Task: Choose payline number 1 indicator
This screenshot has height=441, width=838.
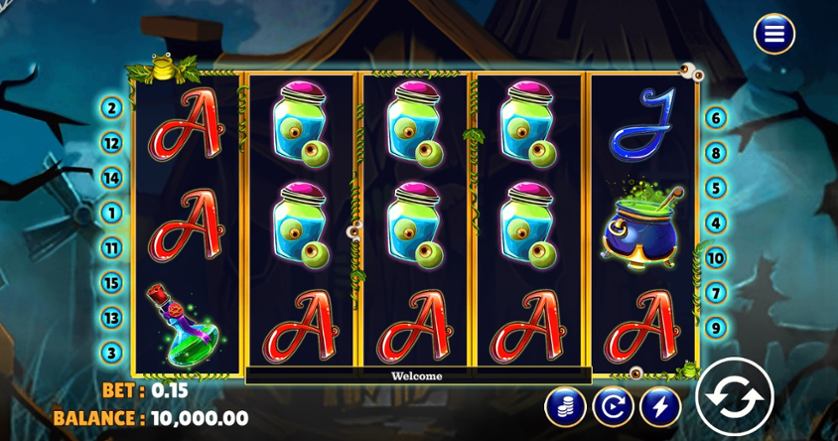Action: coord(112,213)
